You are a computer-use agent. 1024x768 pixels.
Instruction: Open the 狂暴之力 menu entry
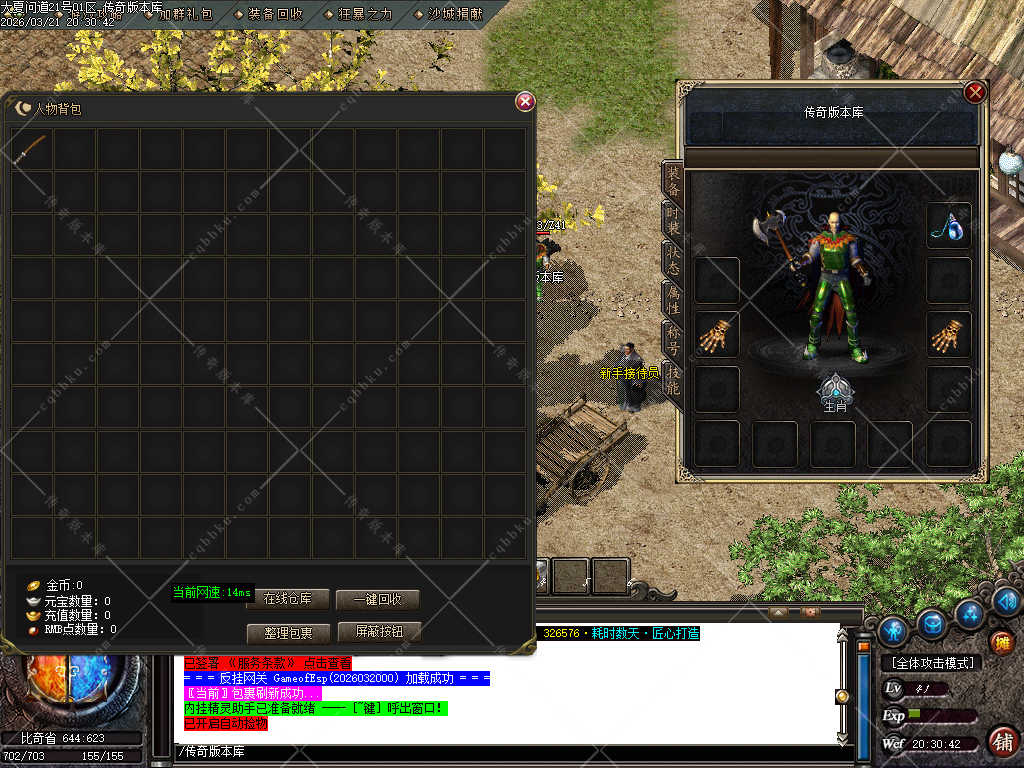tap(358, 14)
